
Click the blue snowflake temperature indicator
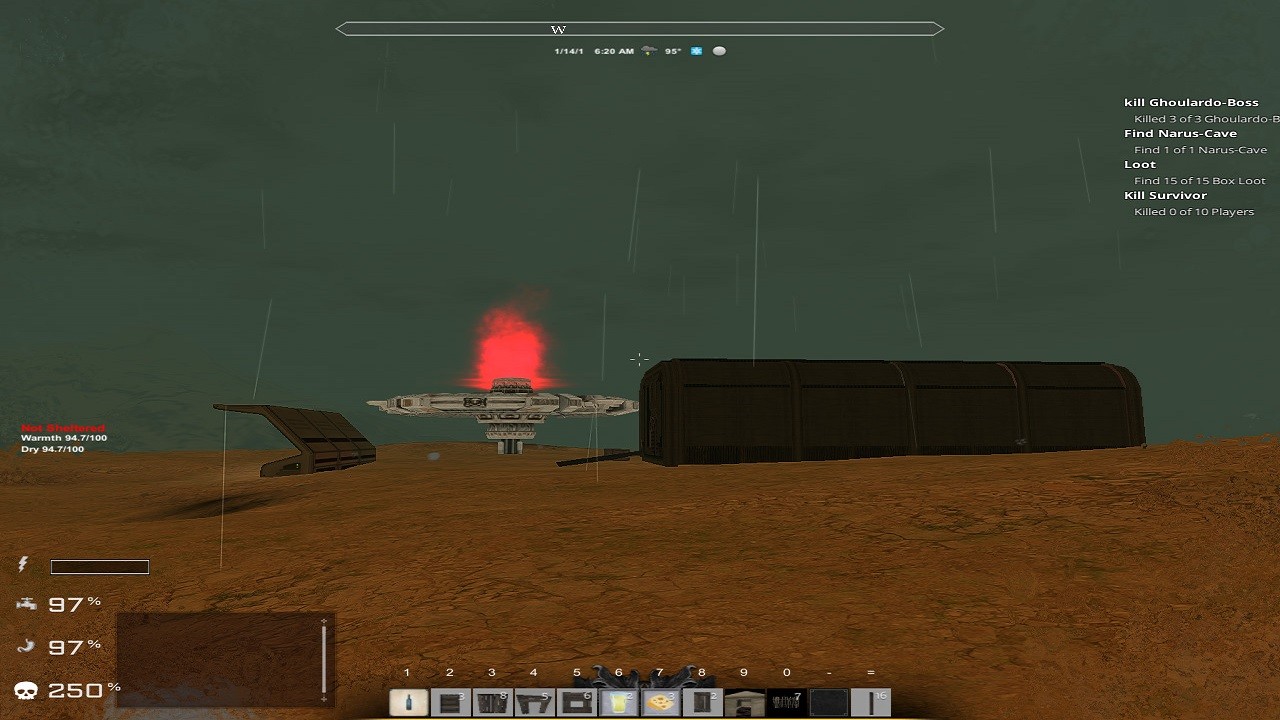pos(696,50)
